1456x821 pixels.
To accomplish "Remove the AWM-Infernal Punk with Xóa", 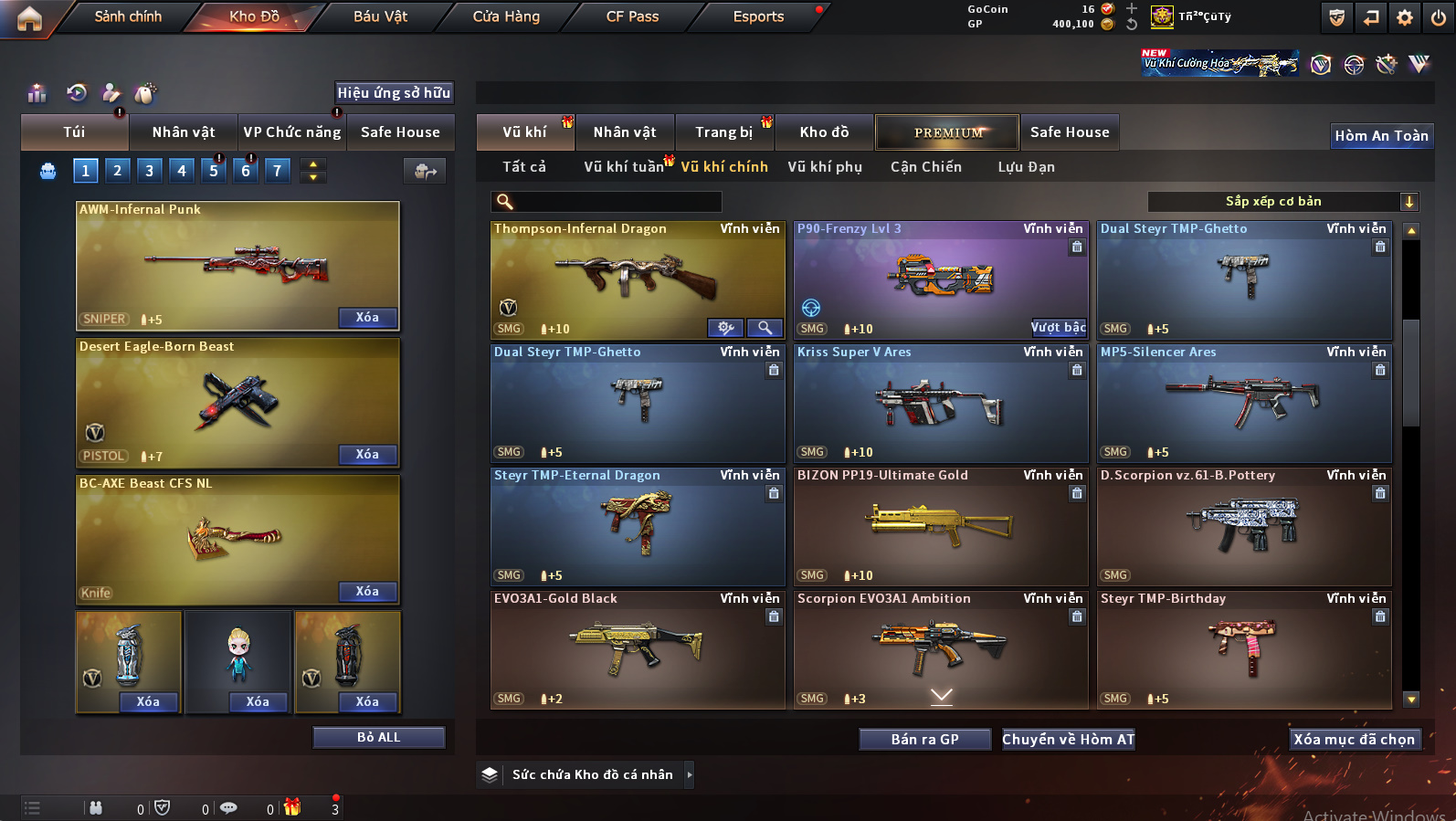I will coord(367,318).
